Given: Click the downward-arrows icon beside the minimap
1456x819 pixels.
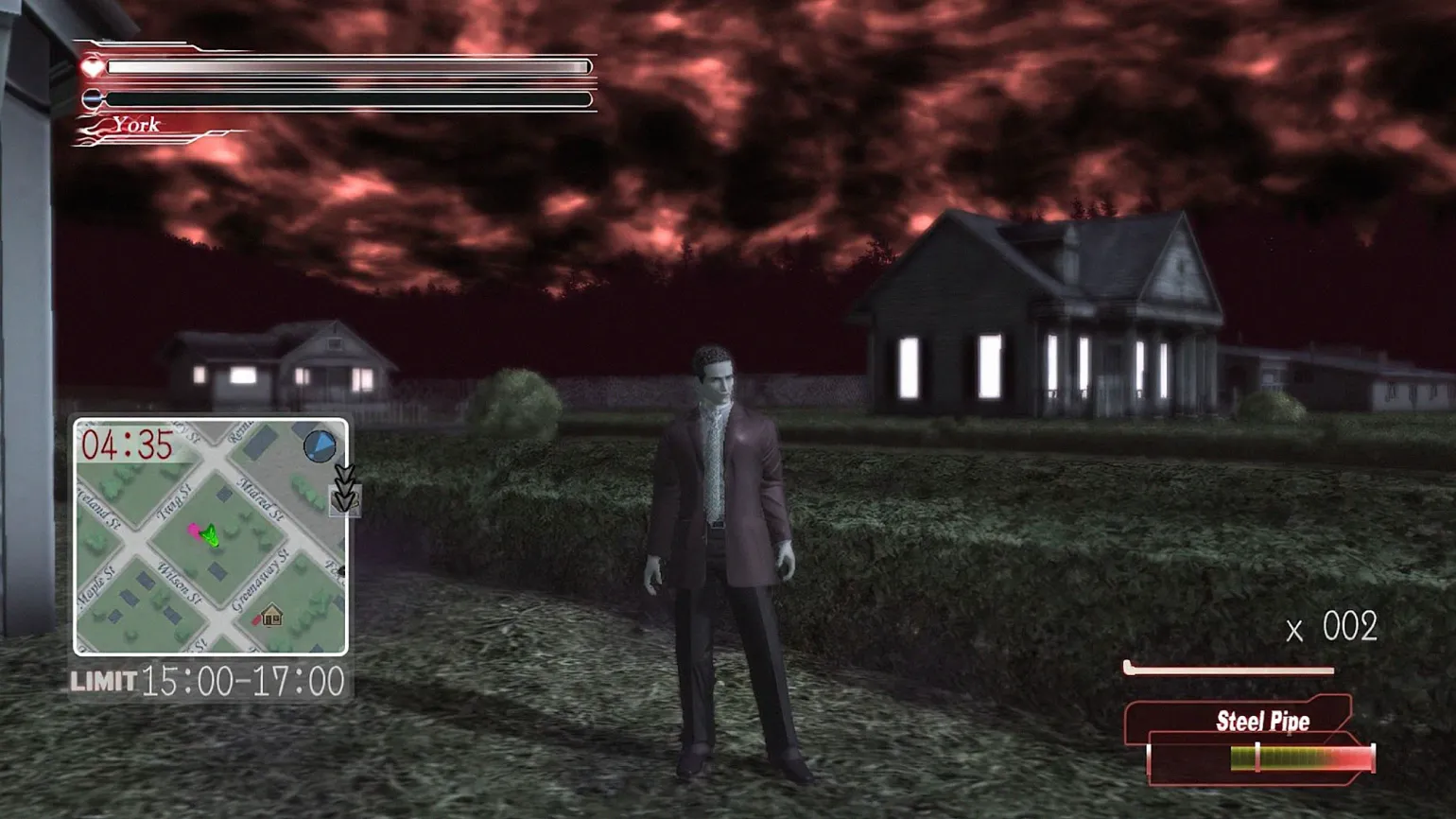Looking at the screenshot, I should (345, 490).
